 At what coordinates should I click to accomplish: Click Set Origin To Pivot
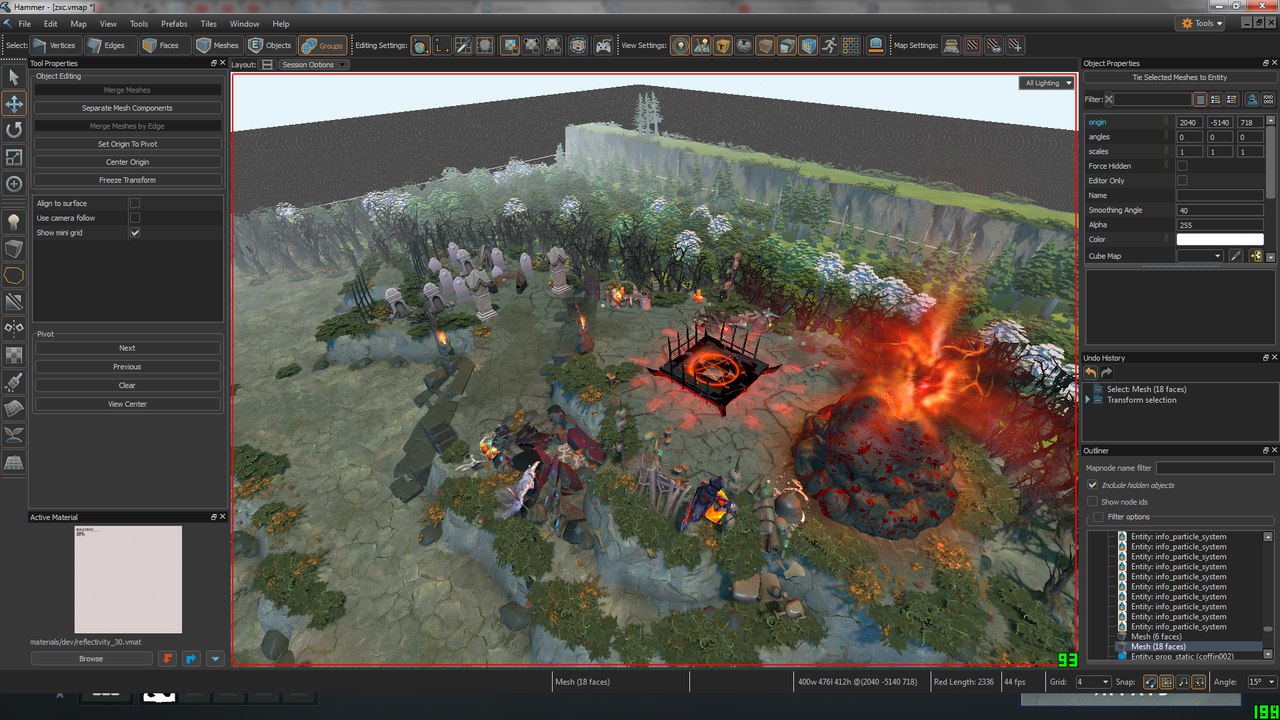(x=127, y=144)
